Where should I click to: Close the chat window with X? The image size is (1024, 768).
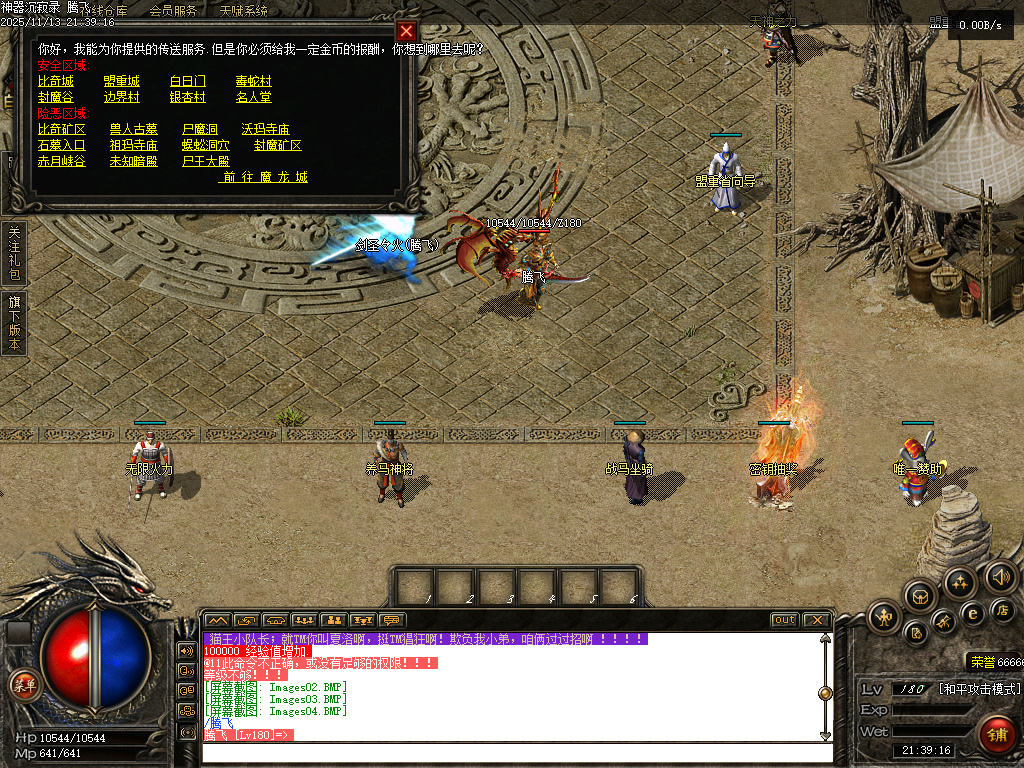(x=816, y=620)
